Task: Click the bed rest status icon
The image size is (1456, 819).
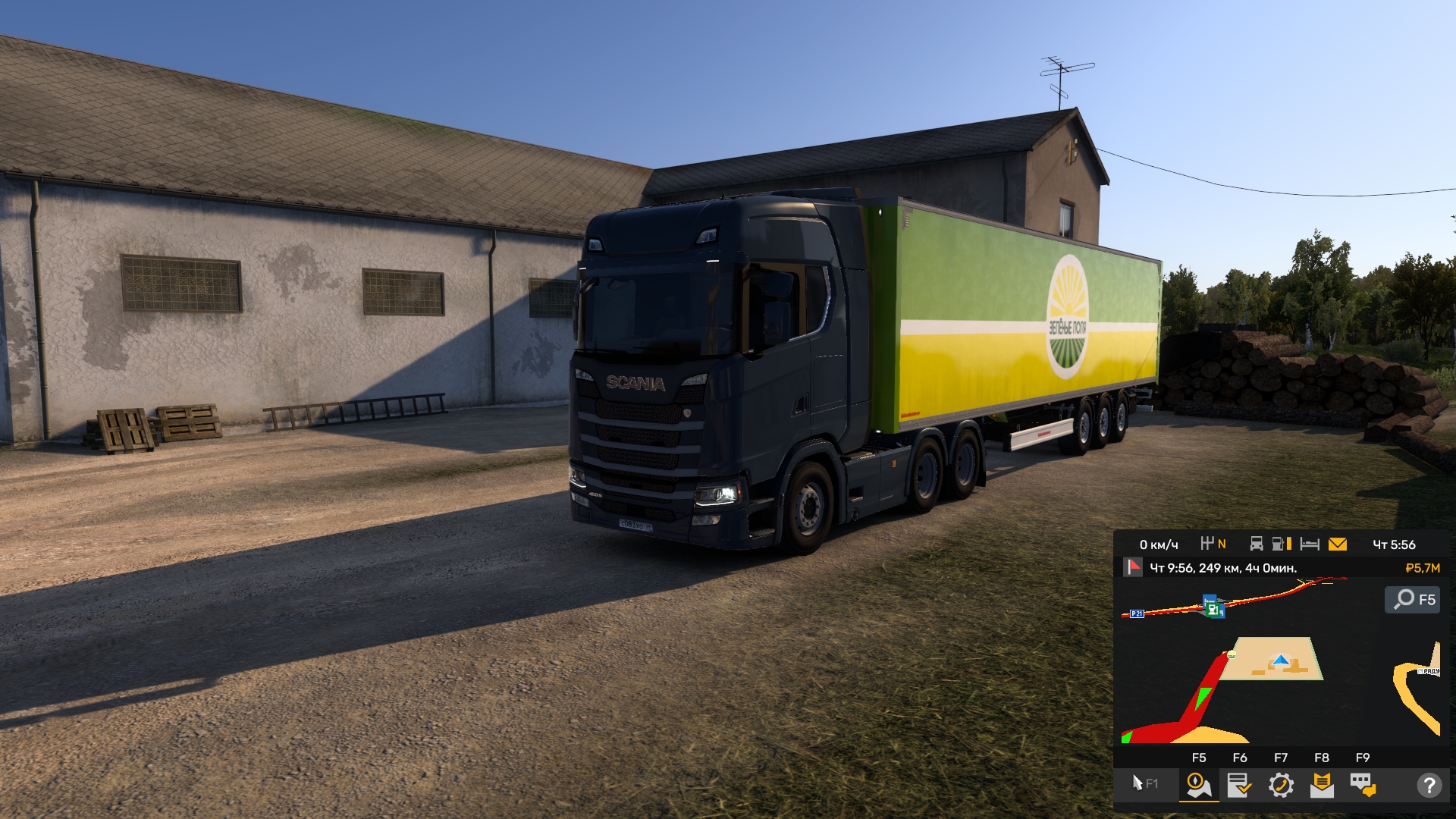Action: point(1310,544)
